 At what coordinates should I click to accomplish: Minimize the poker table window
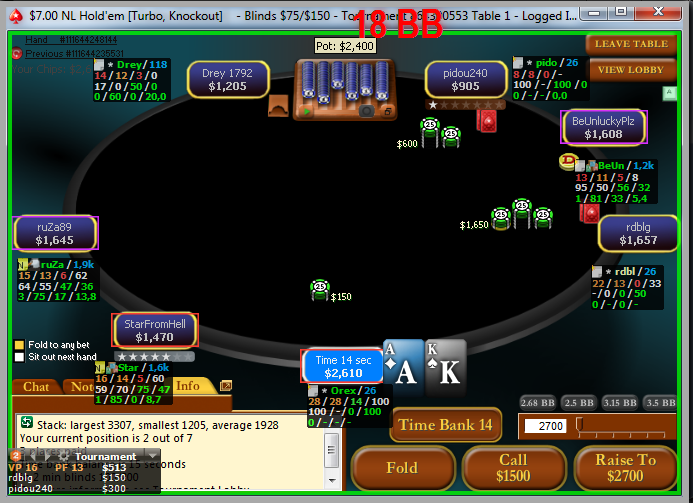click(596, 11)
